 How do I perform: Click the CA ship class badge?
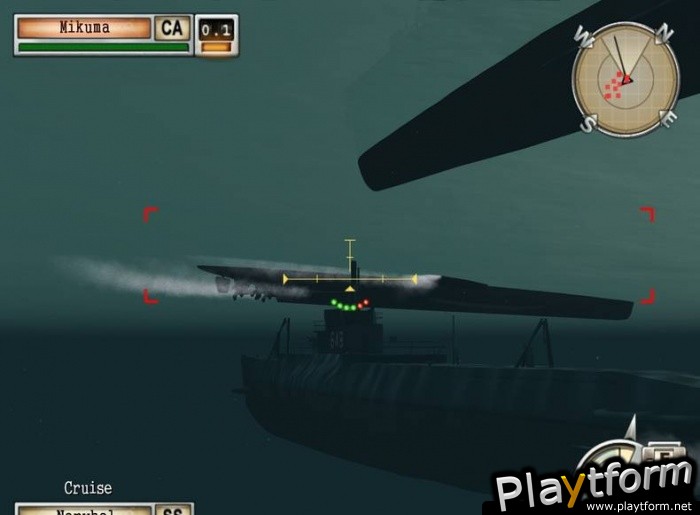tap(172, 27)
